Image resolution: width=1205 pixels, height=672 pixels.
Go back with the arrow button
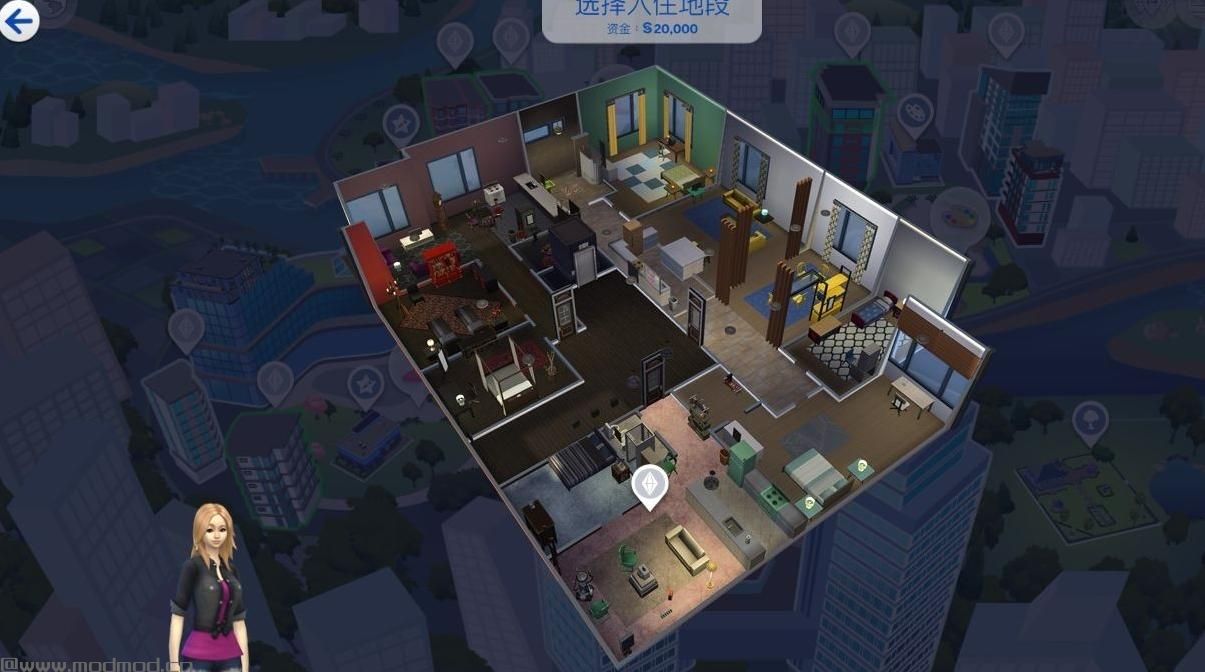[19, 21]
